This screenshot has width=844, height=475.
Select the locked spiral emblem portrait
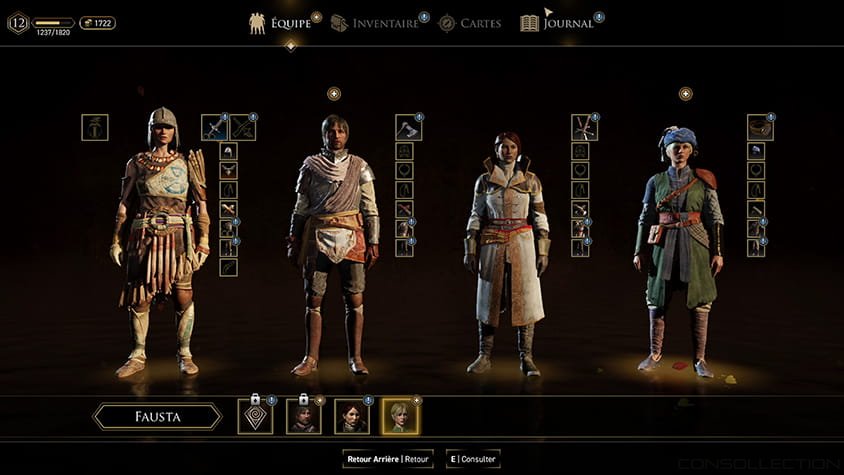[x=255, y=416]
